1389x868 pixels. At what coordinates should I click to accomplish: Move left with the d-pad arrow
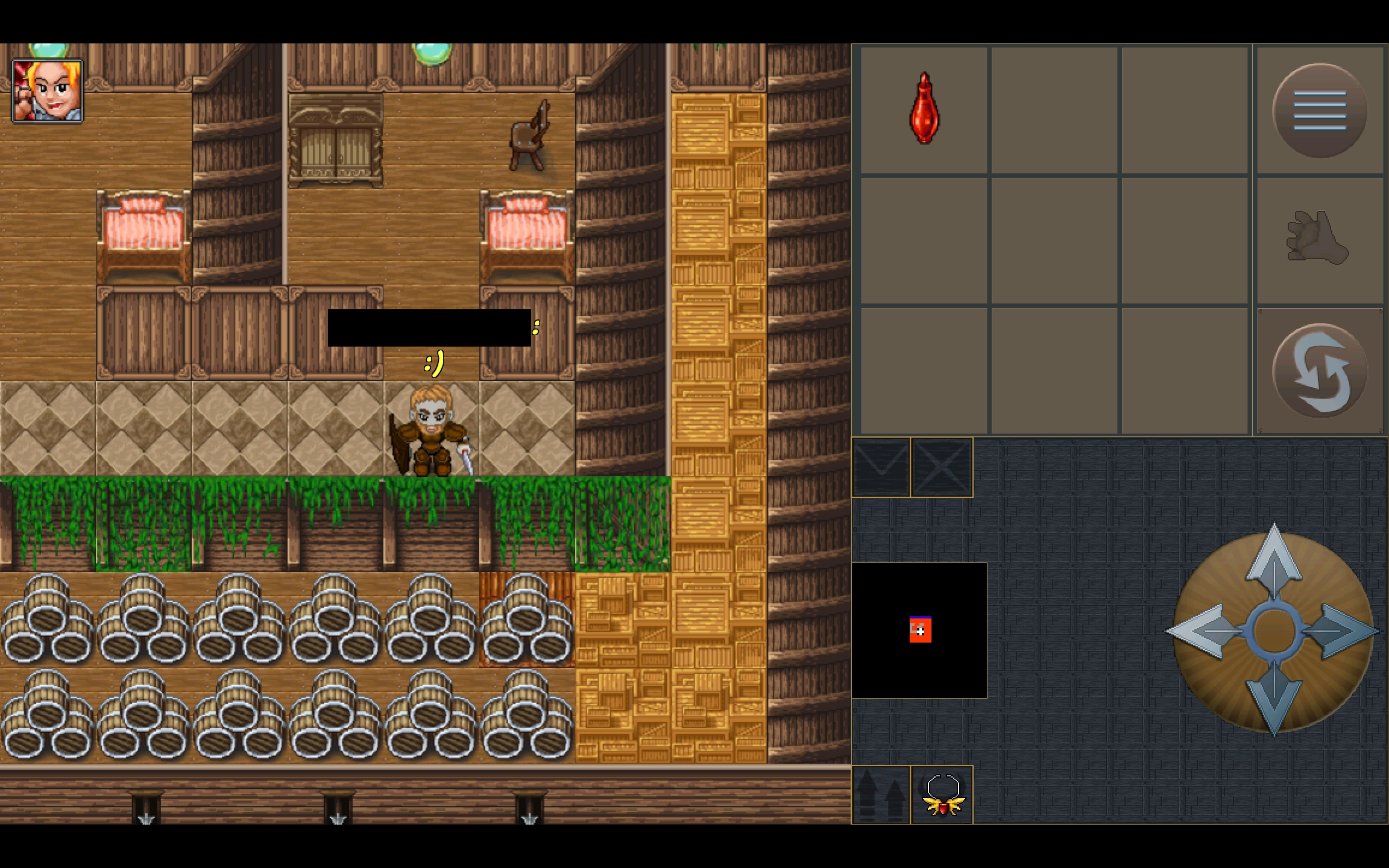click(1200, 631)
